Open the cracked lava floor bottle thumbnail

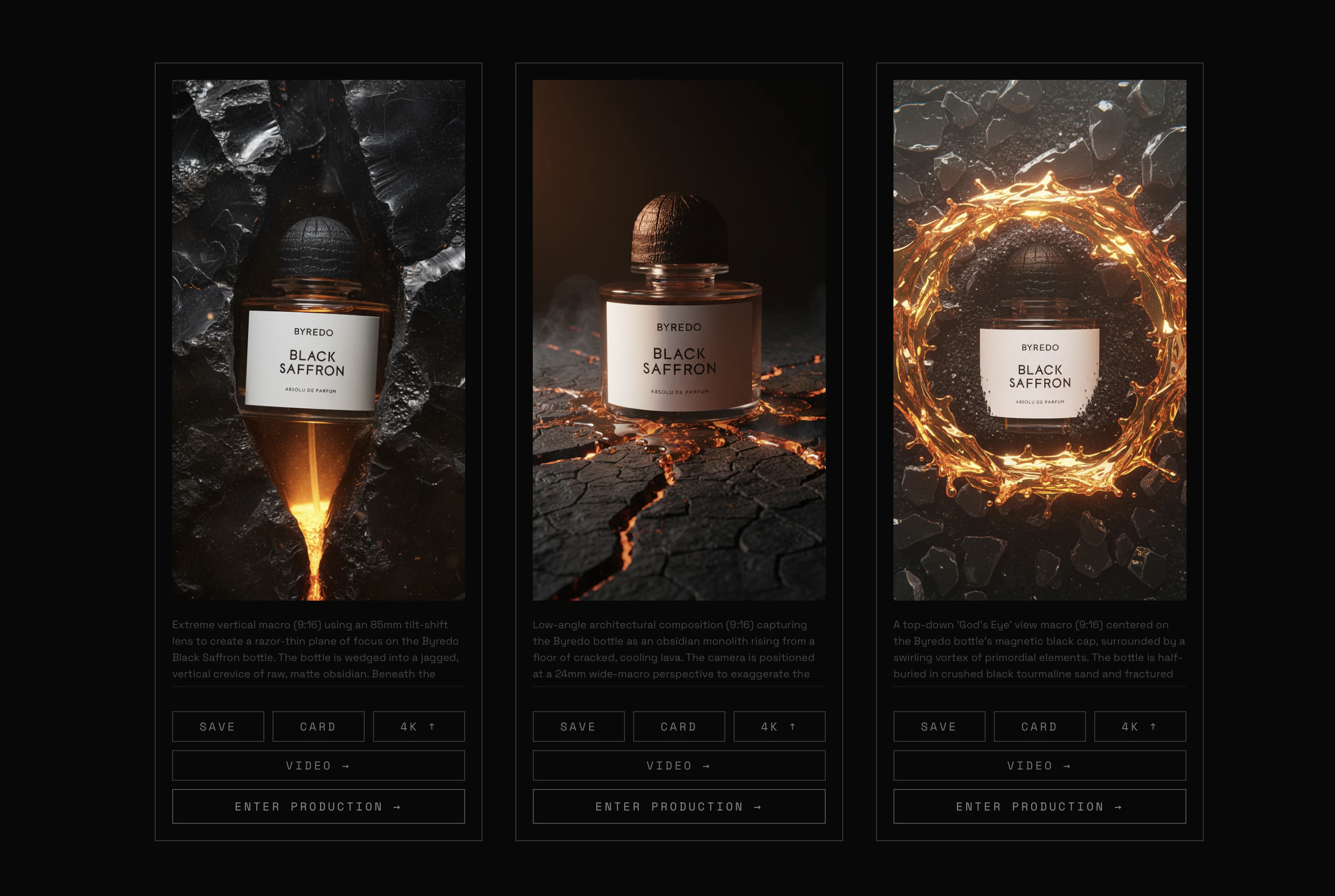click(679, 339)
